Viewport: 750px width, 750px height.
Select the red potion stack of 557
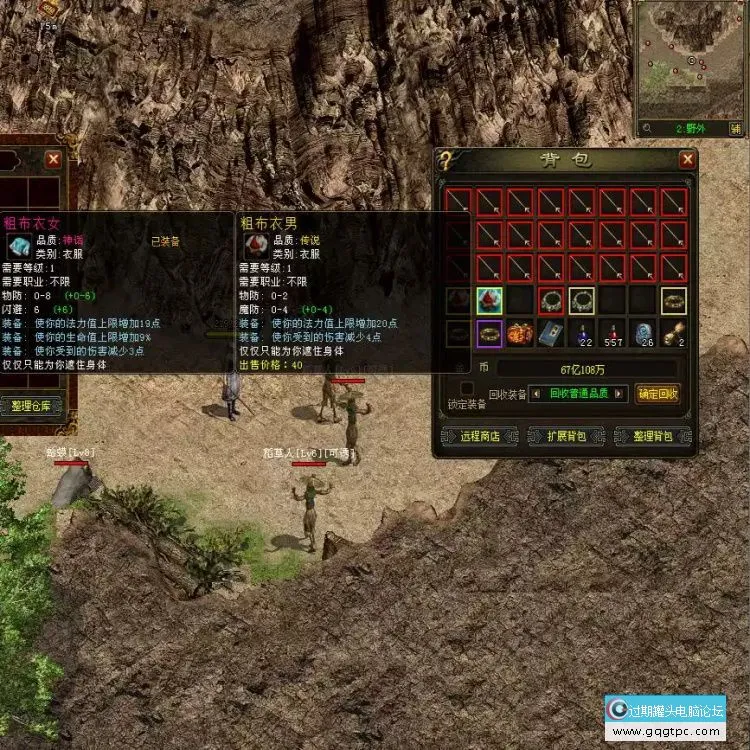click(613, 333)
